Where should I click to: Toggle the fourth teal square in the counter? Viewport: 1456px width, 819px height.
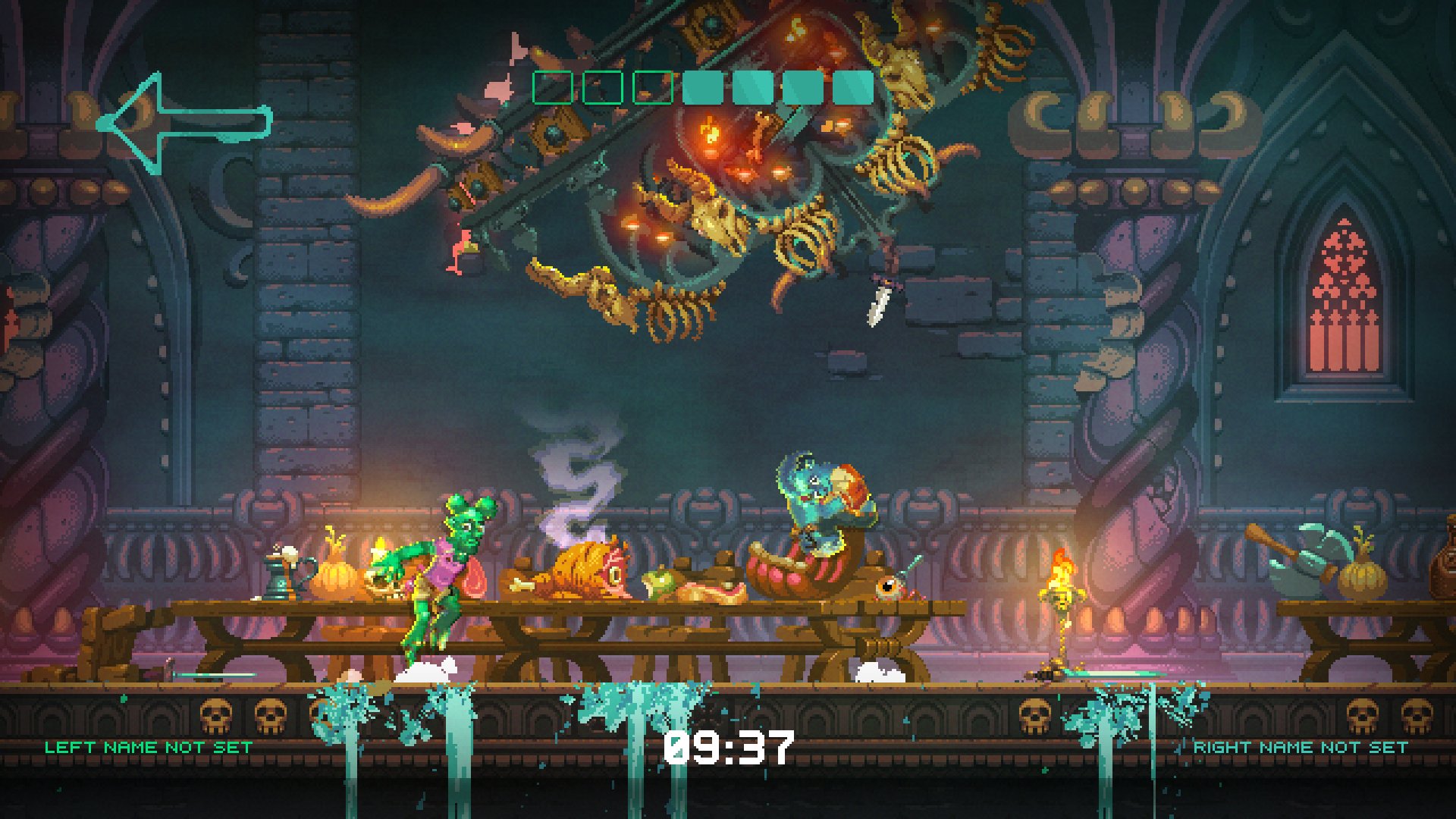tap(752, 89)
